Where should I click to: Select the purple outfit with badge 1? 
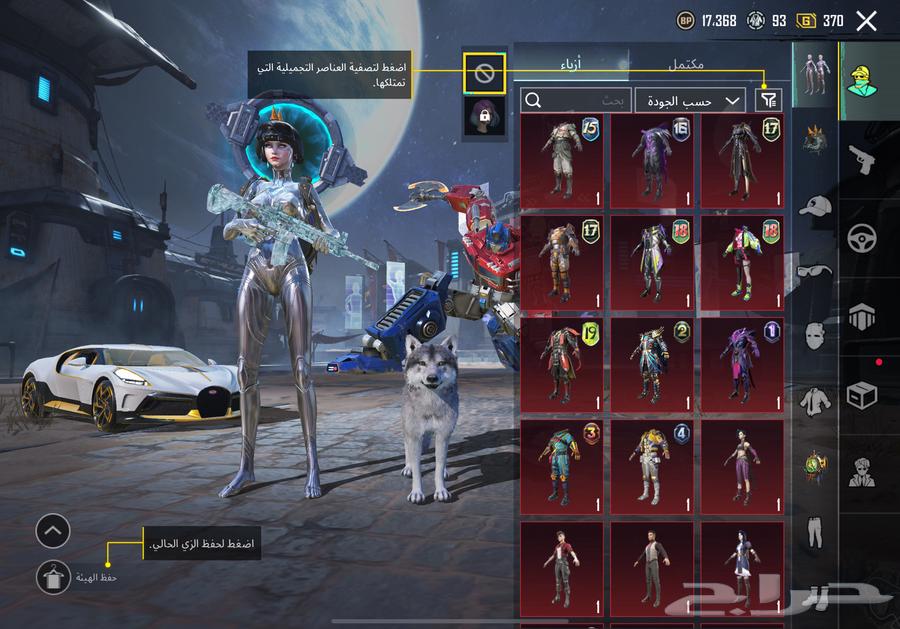(742, 364)
